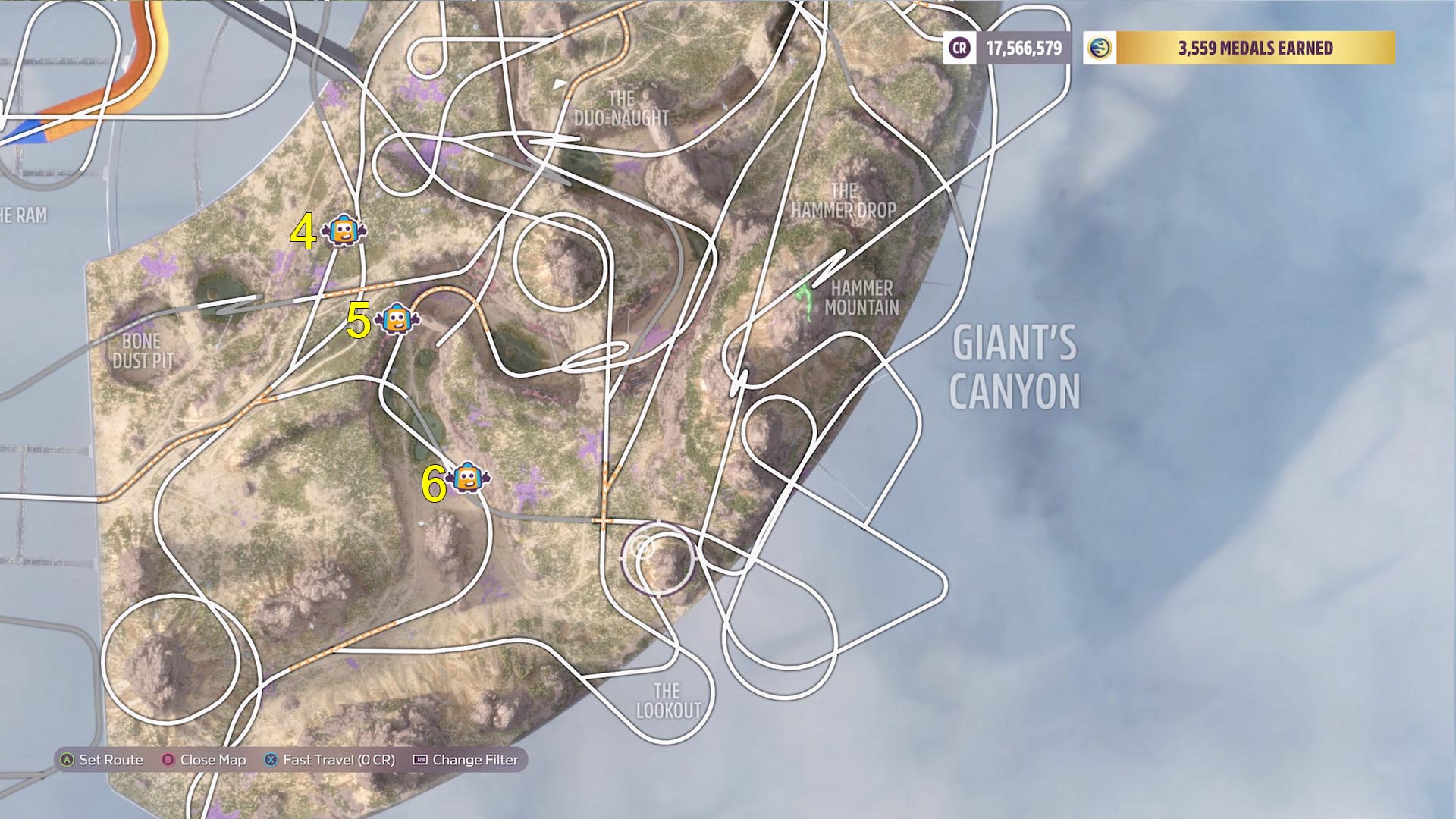Screen dimensions: 1456x819
Task: Click the 17,566,579 credits display
Action: [x=1022, y=48]
